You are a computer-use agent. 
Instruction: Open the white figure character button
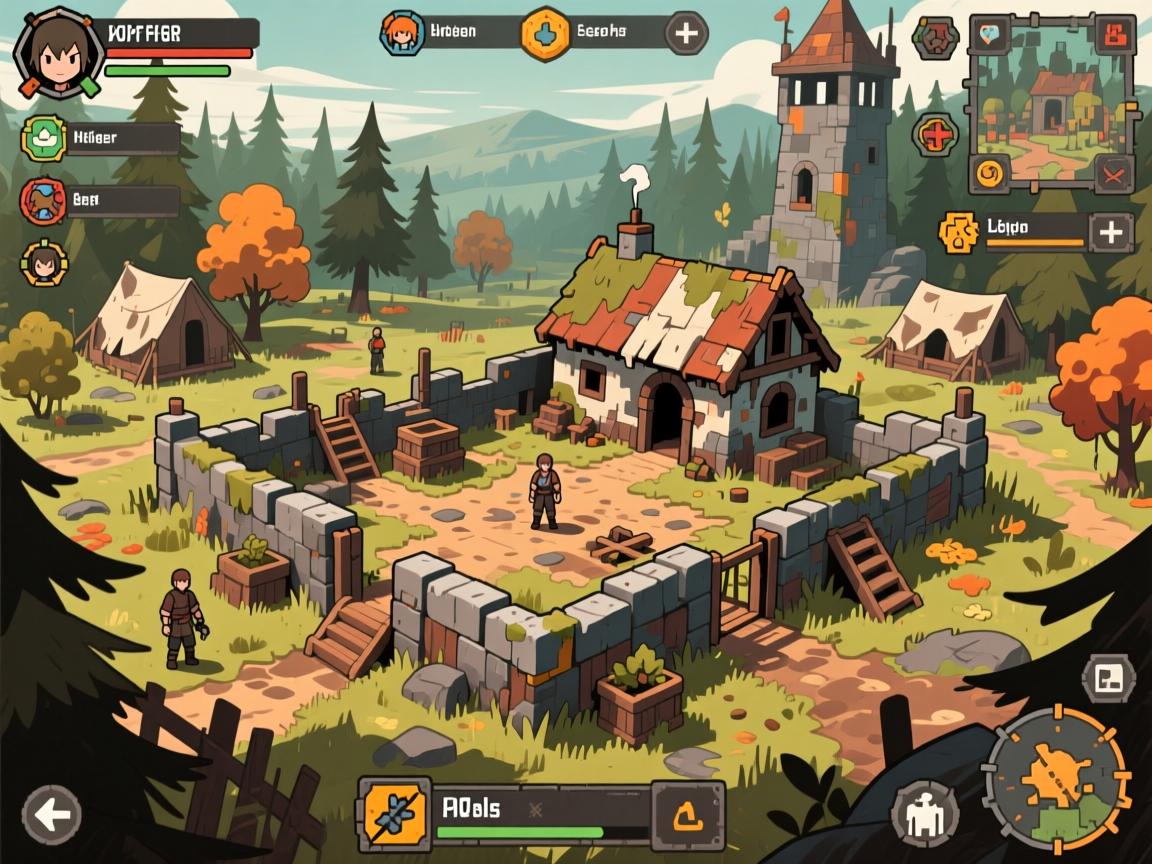coord(924,811)
